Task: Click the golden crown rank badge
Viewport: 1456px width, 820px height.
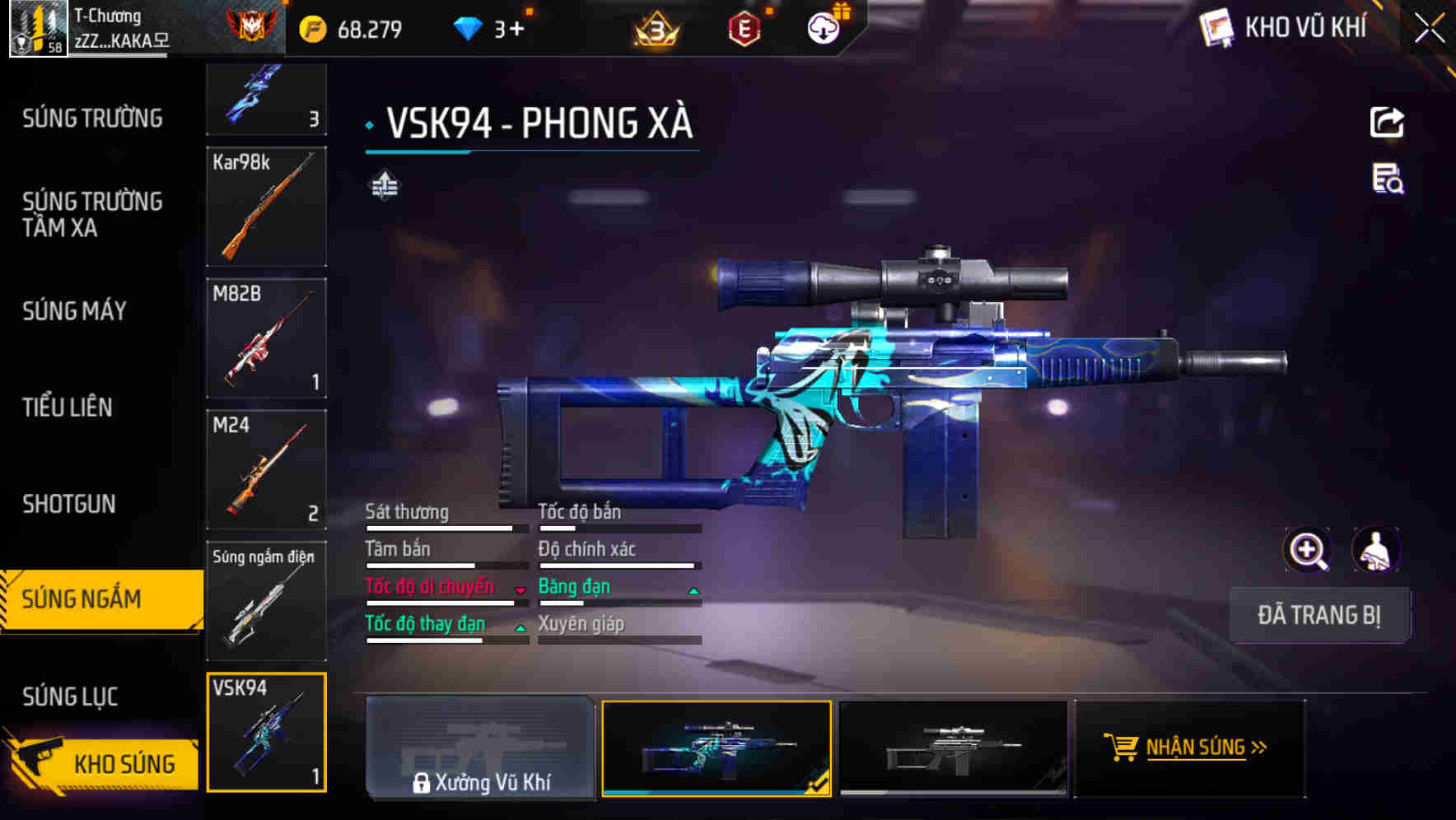Action: 653,27
